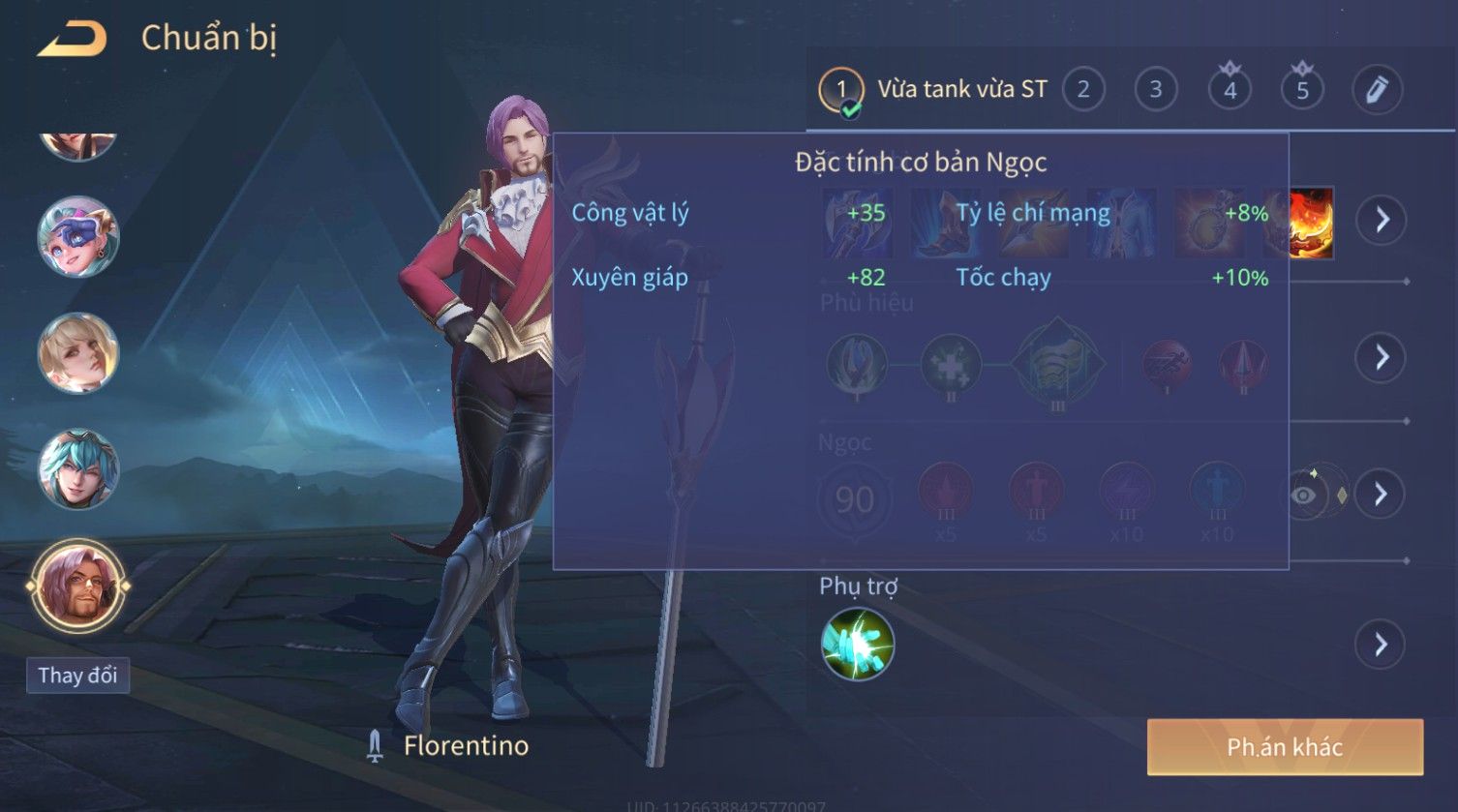Viewport: 1458px width, 812px height.
Task: Select loadout preset 2
Action: pos(1083,90)
